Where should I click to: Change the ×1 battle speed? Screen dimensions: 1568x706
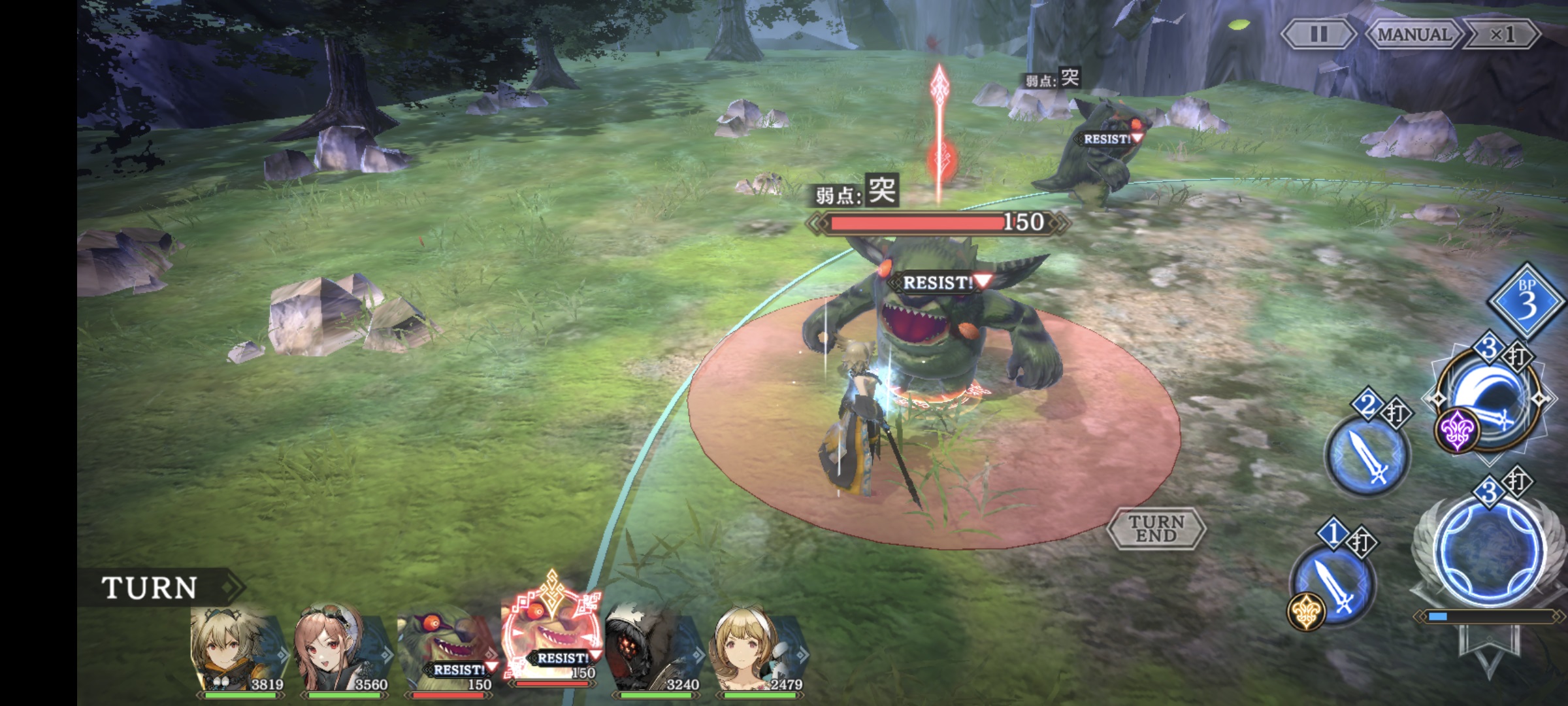tap(1501, 34)
